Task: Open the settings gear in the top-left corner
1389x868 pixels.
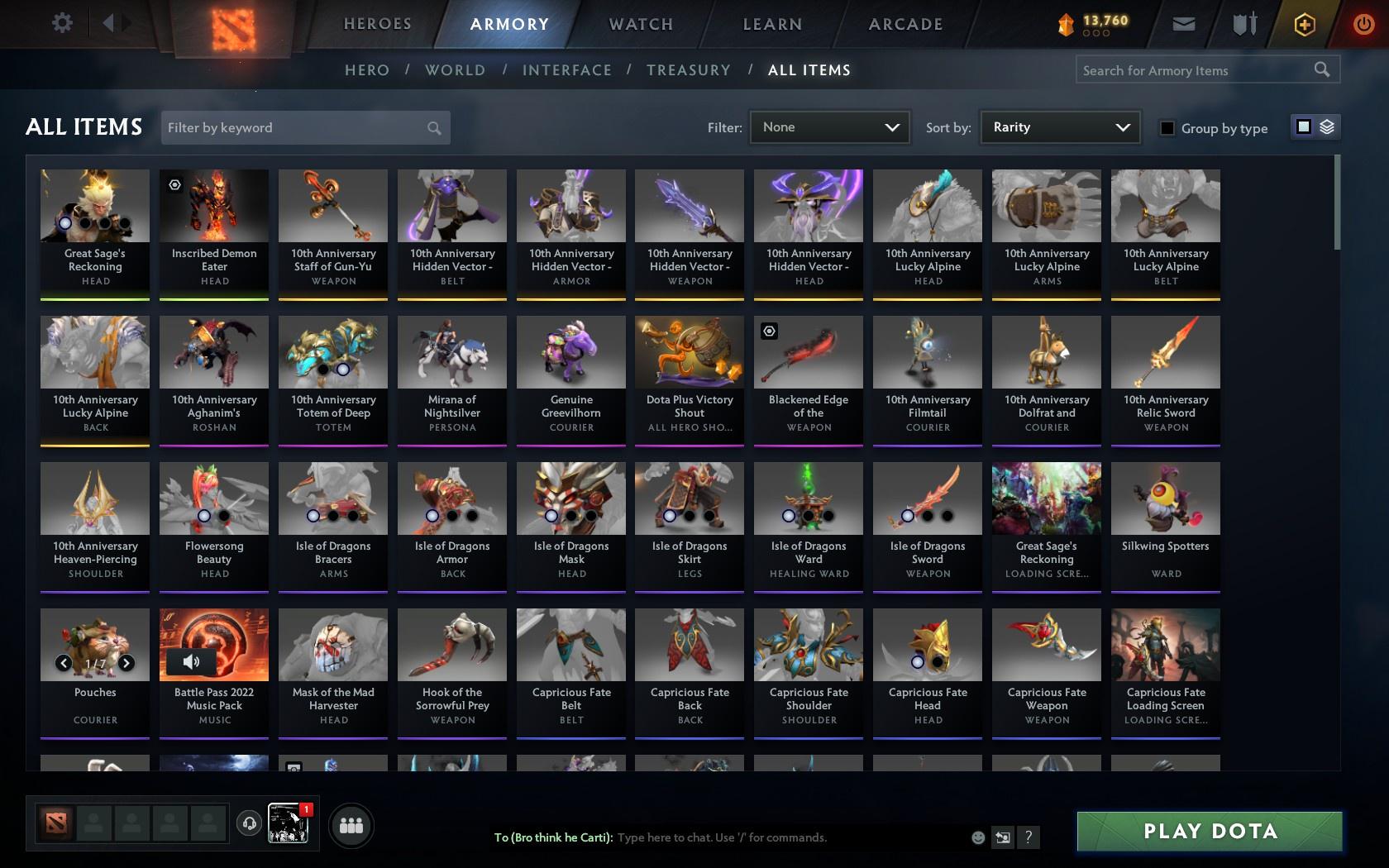Action: pos(61,23)
